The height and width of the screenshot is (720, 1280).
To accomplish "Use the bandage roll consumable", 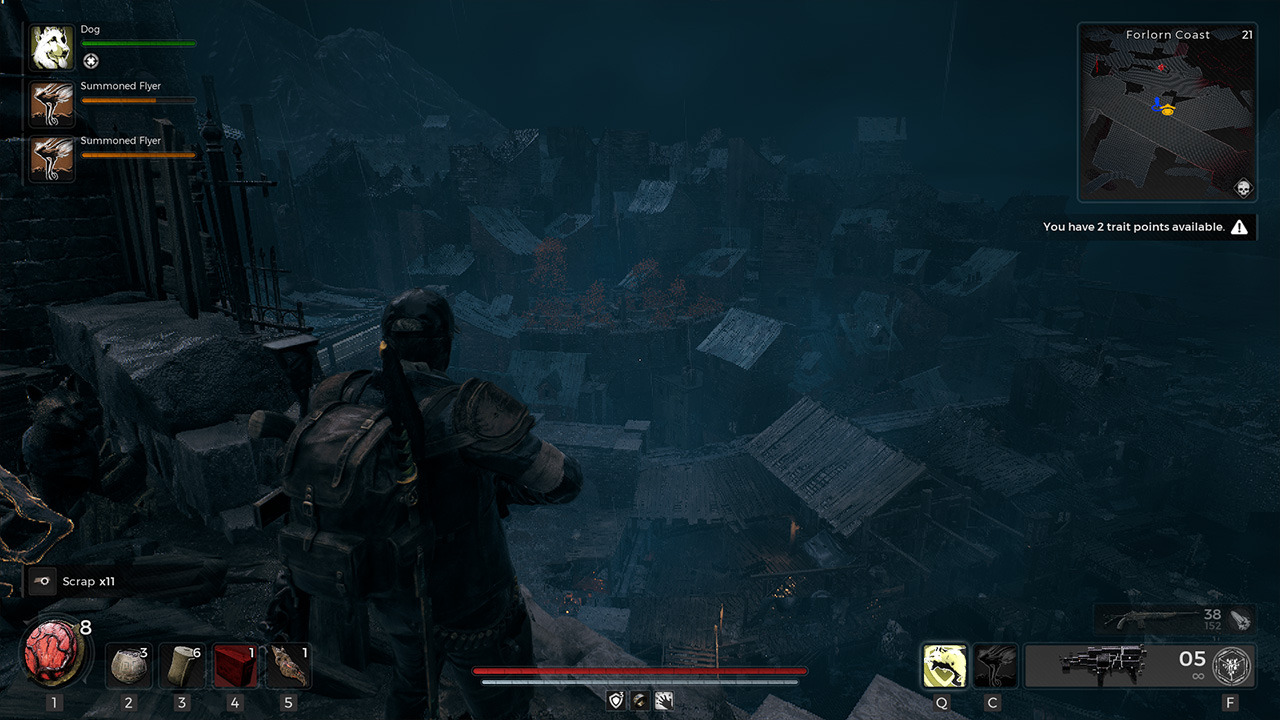I will click(x=182, y=666).
